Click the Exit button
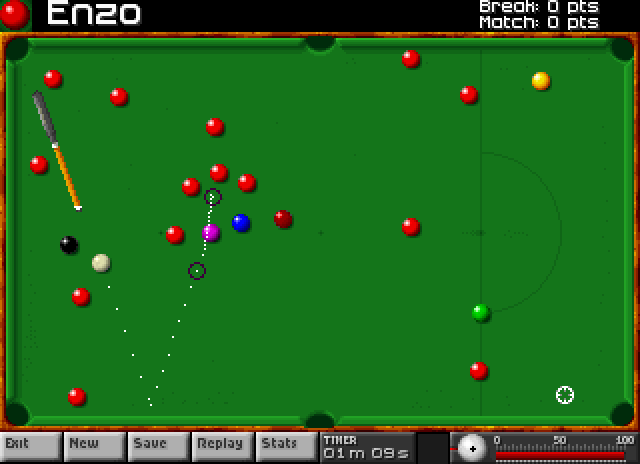The image size is (640, 464). (30, 445)
